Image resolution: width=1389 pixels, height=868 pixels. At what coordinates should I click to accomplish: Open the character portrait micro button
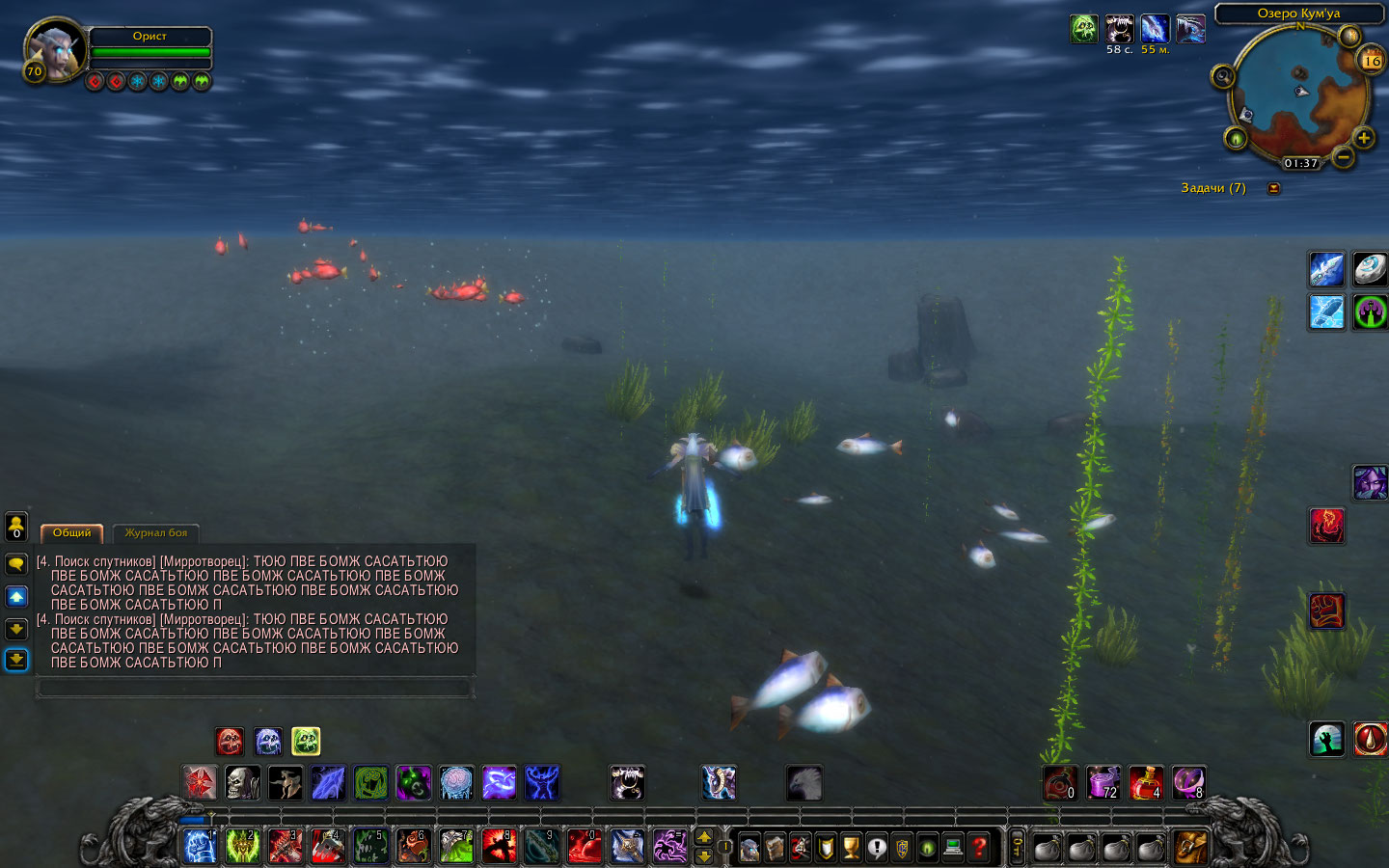pyautogui.click(x=749, y=848)
